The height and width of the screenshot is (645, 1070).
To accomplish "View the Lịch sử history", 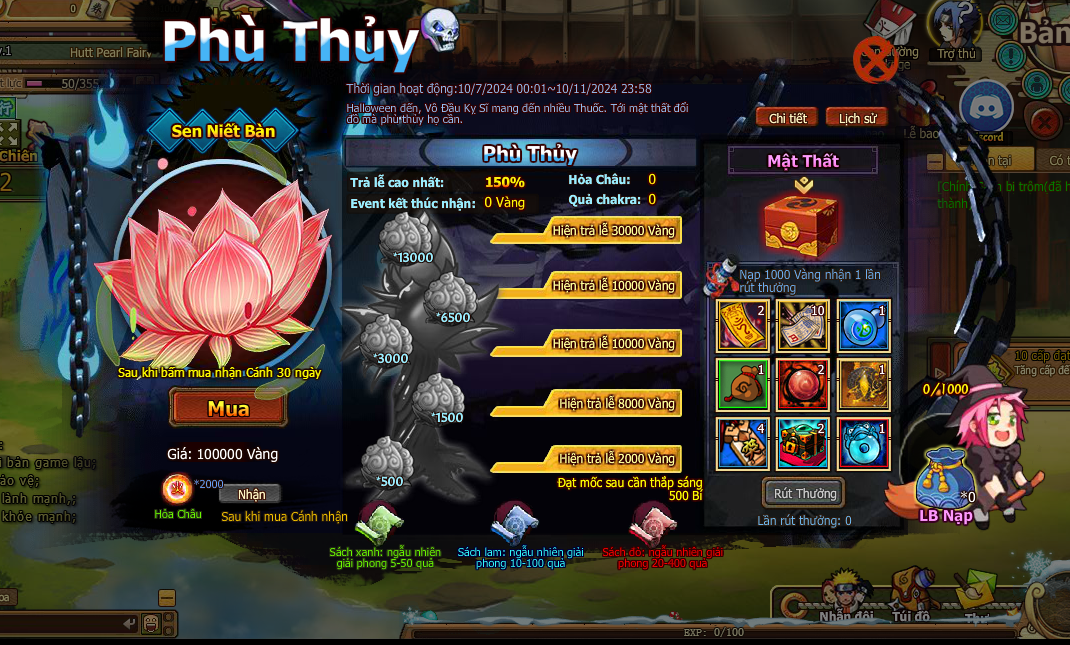I will pos(857,118).
